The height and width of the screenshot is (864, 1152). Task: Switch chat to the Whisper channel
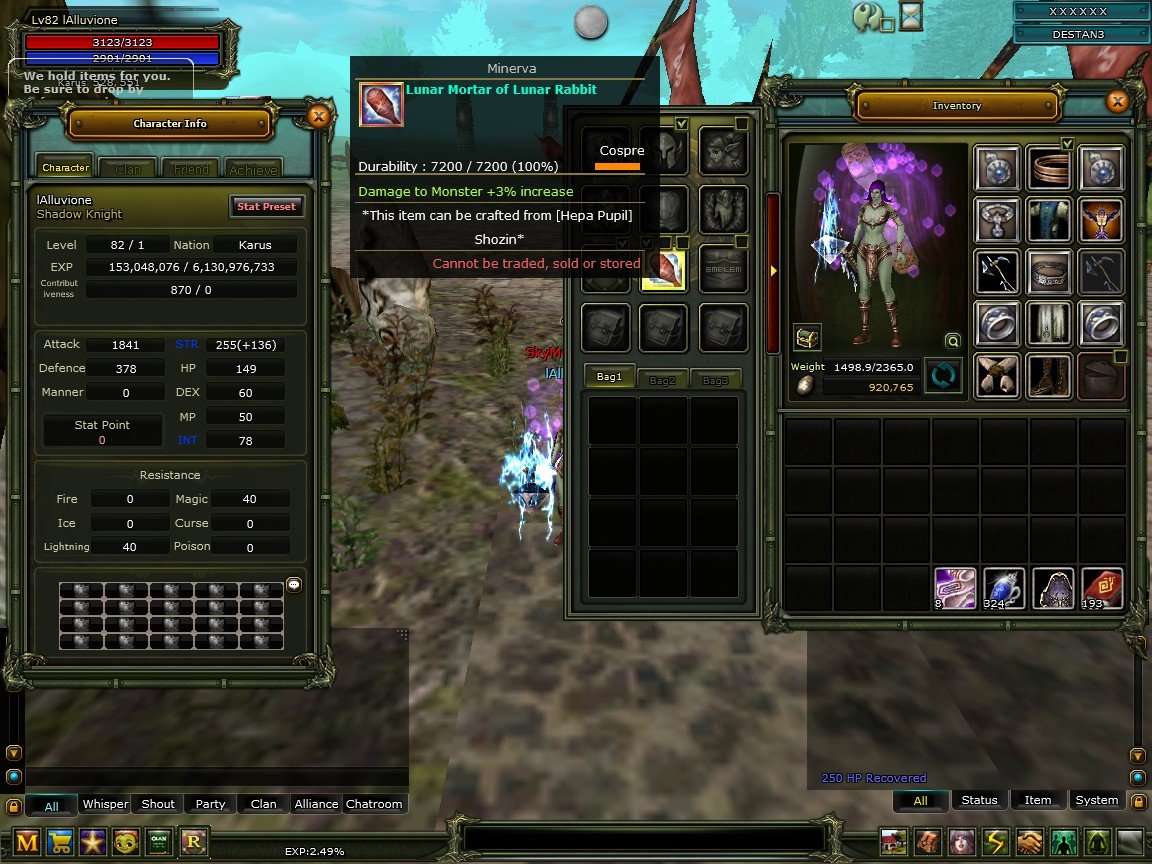pos(105,804)
